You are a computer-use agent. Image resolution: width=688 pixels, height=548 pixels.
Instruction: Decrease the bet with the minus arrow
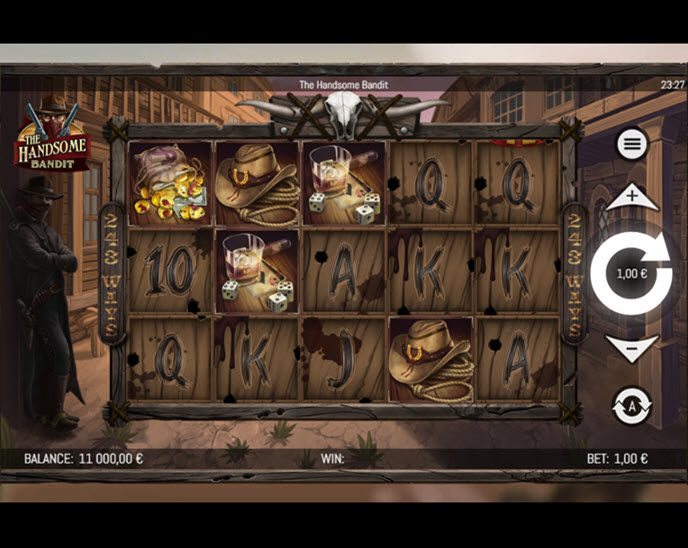click(x=631, y=348)
